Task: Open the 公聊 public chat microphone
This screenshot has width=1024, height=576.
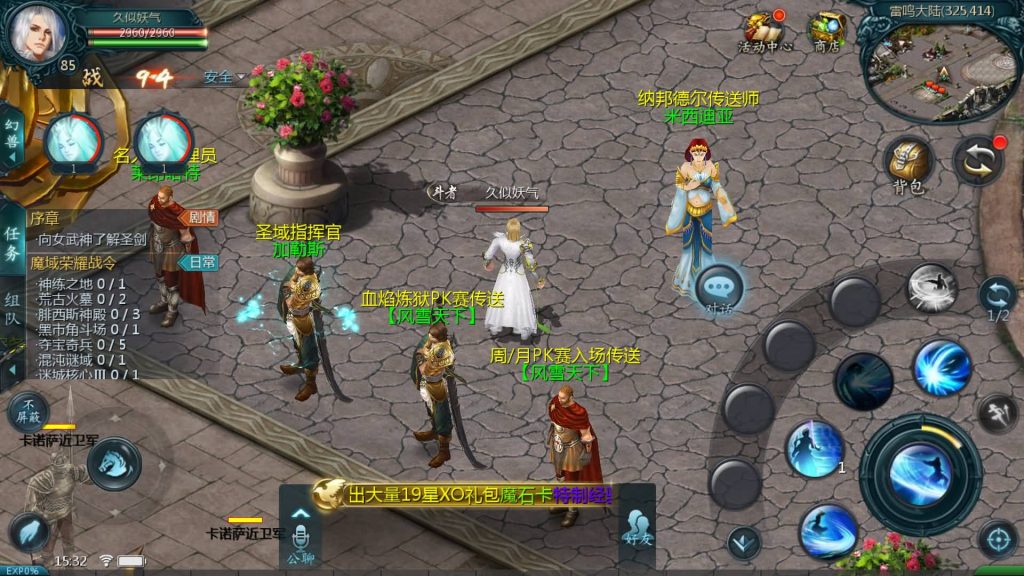Action: 300,537
